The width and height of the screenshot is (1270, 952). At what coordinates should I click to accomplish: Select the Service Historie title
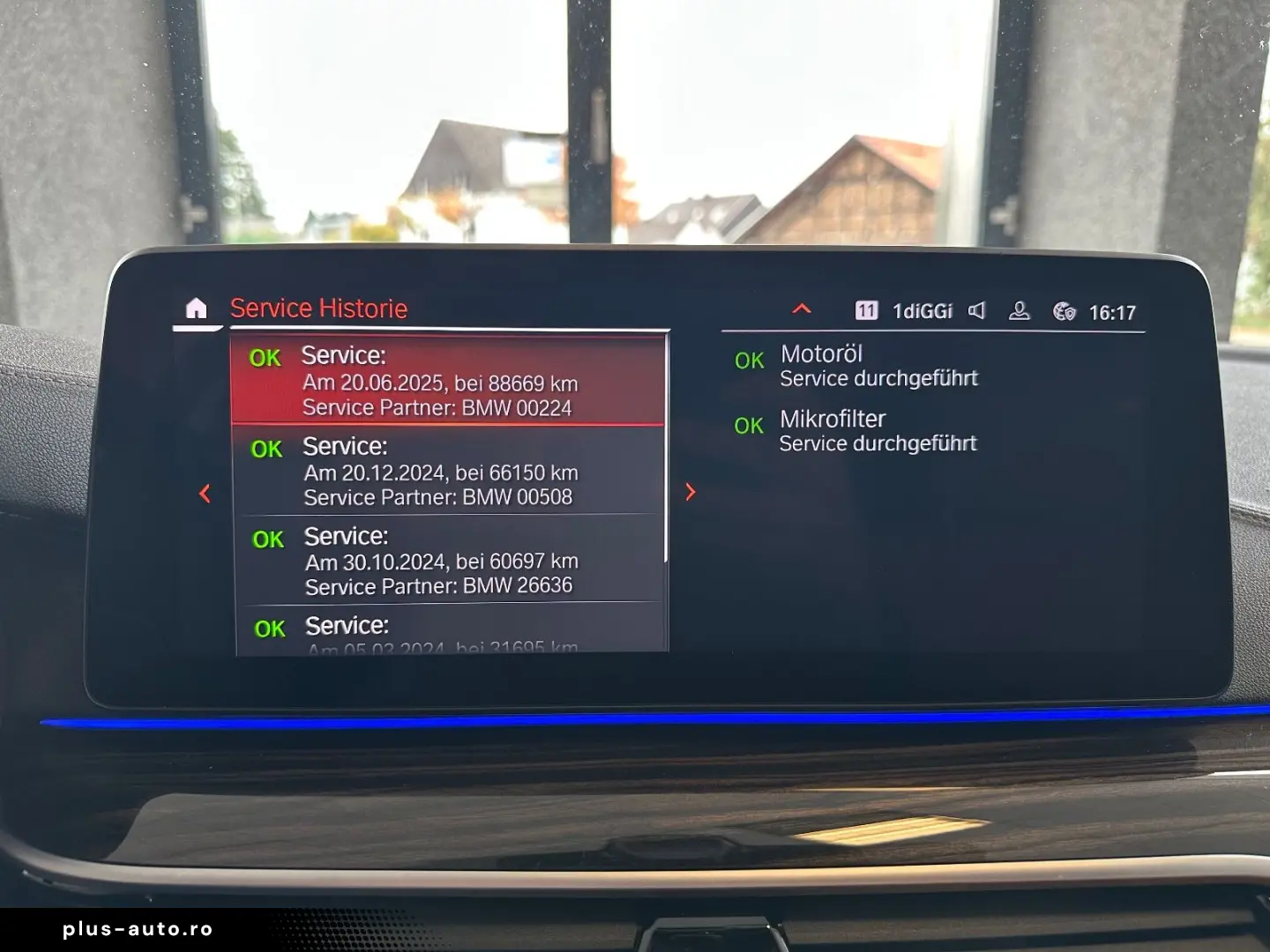(x=319, y=308)
